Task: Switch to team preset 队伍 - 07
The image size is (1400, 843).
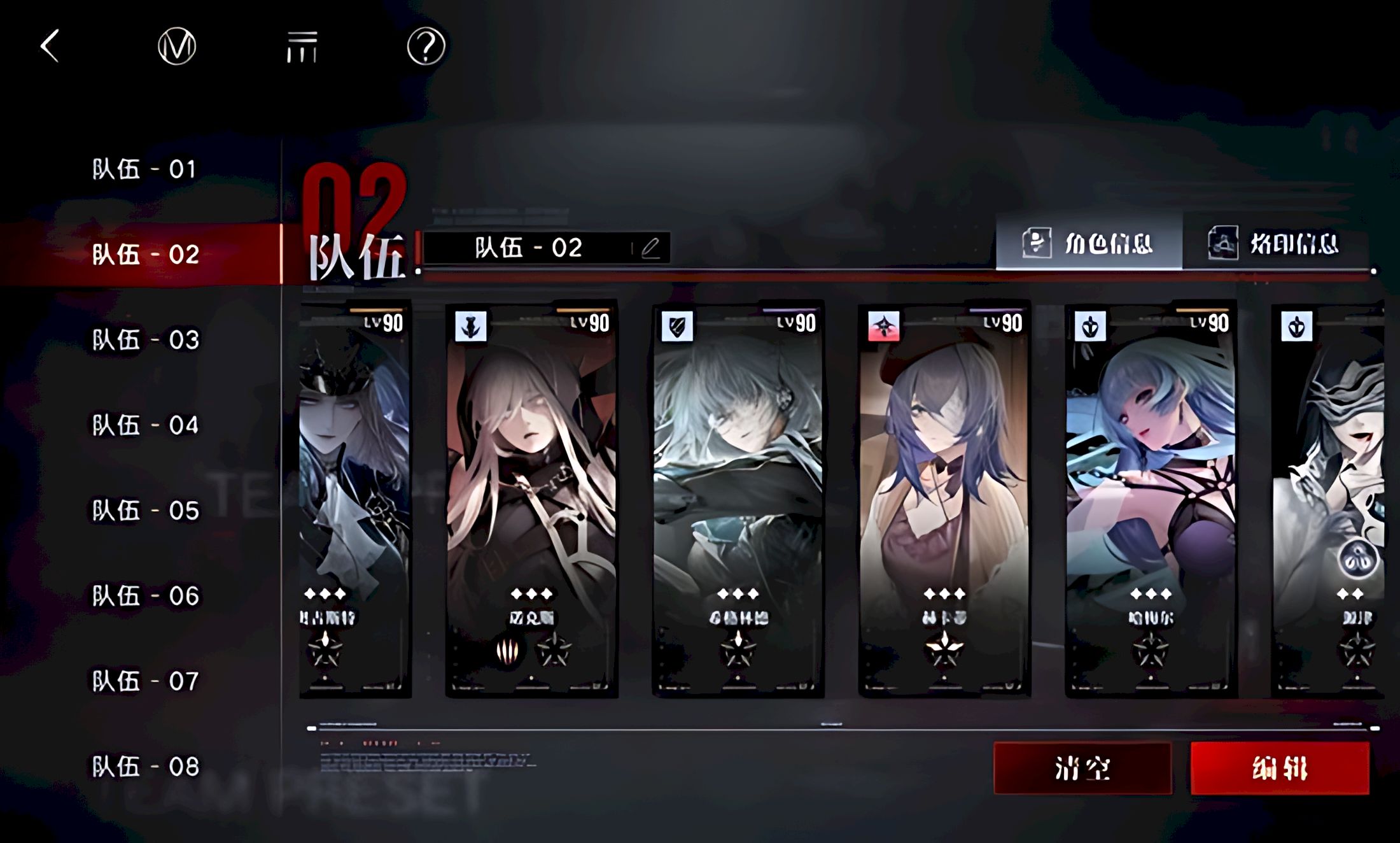Action: (x=145, y=681)
